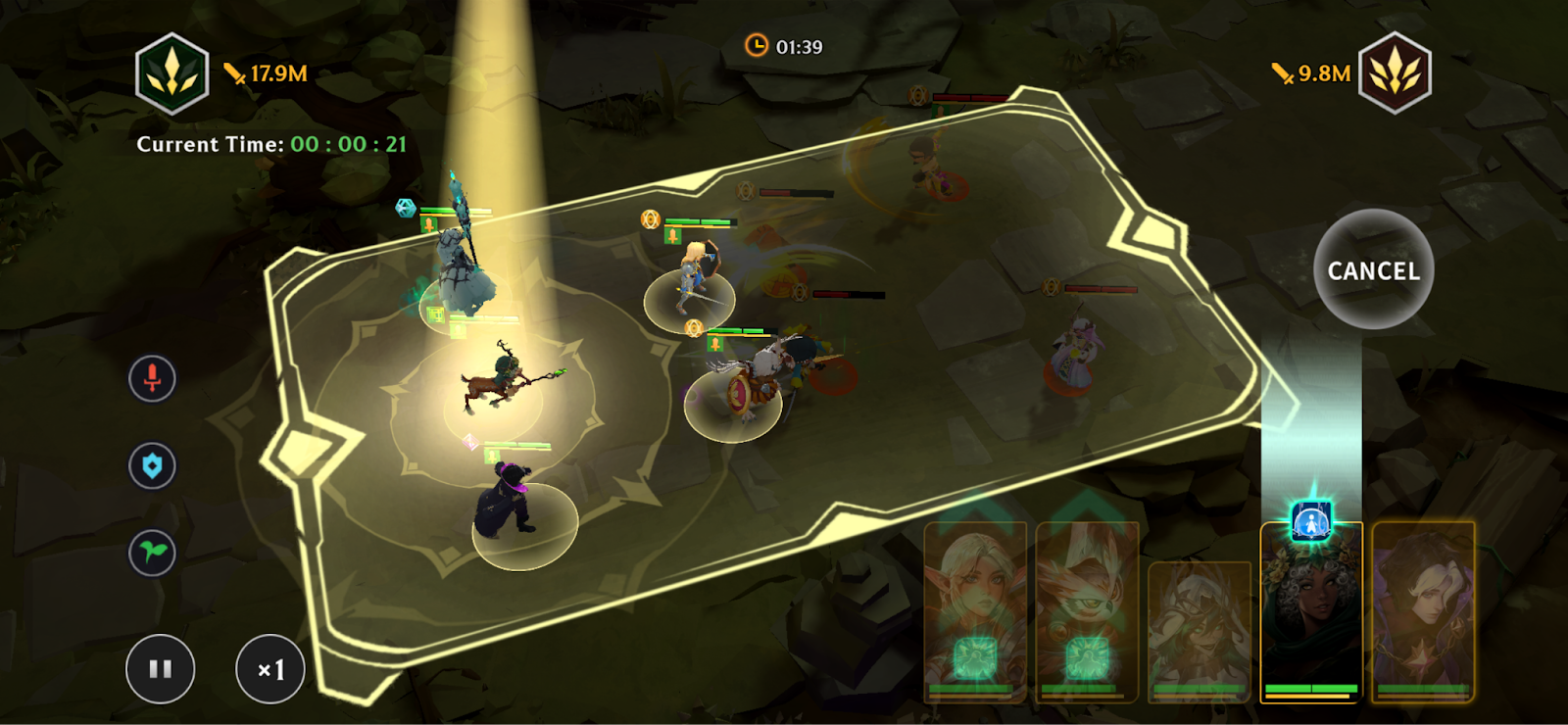Open the green leaf healing stats icon

coord(153,553)
